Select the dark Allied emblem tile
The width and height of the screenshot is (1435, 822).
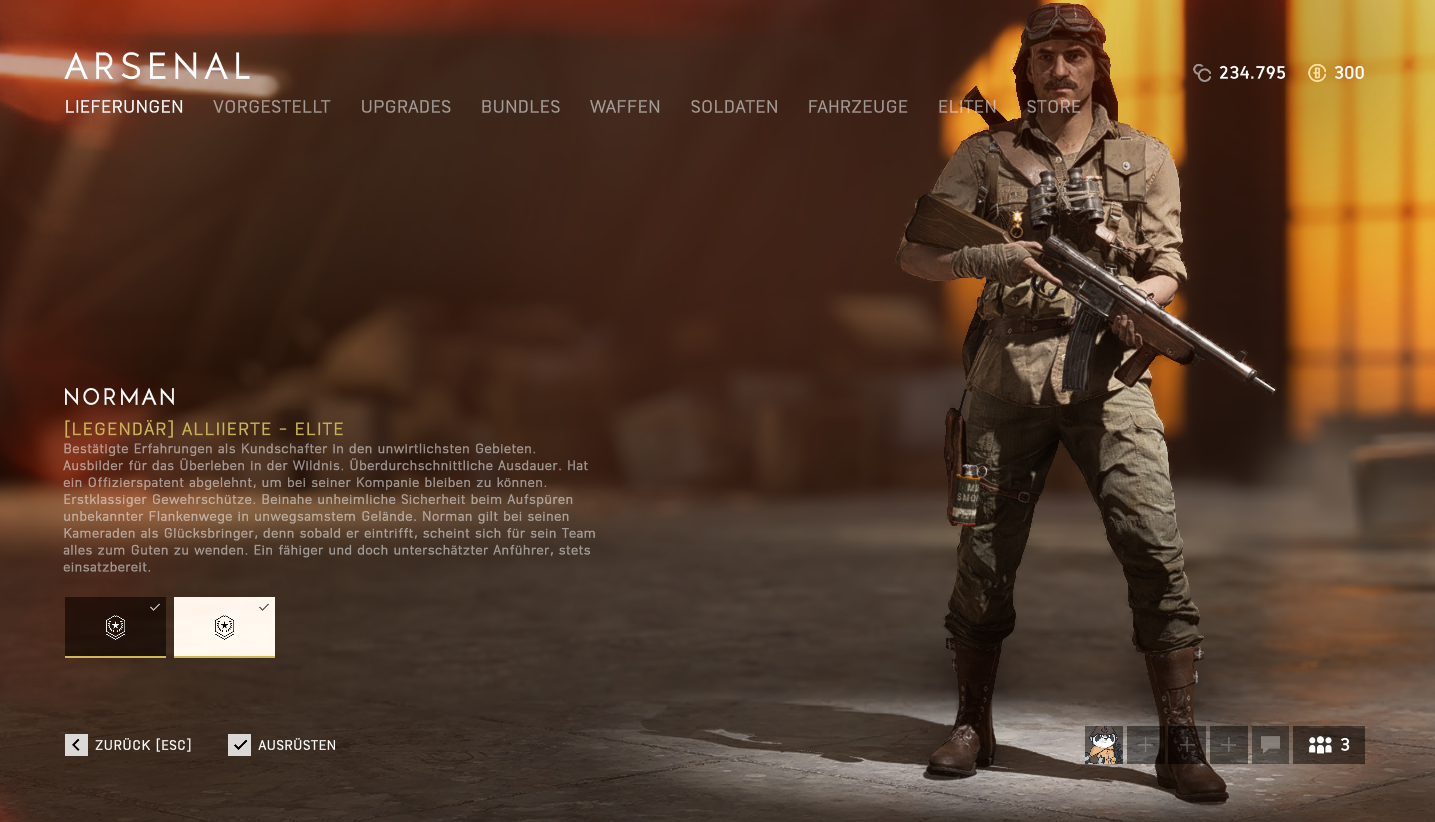115,627
